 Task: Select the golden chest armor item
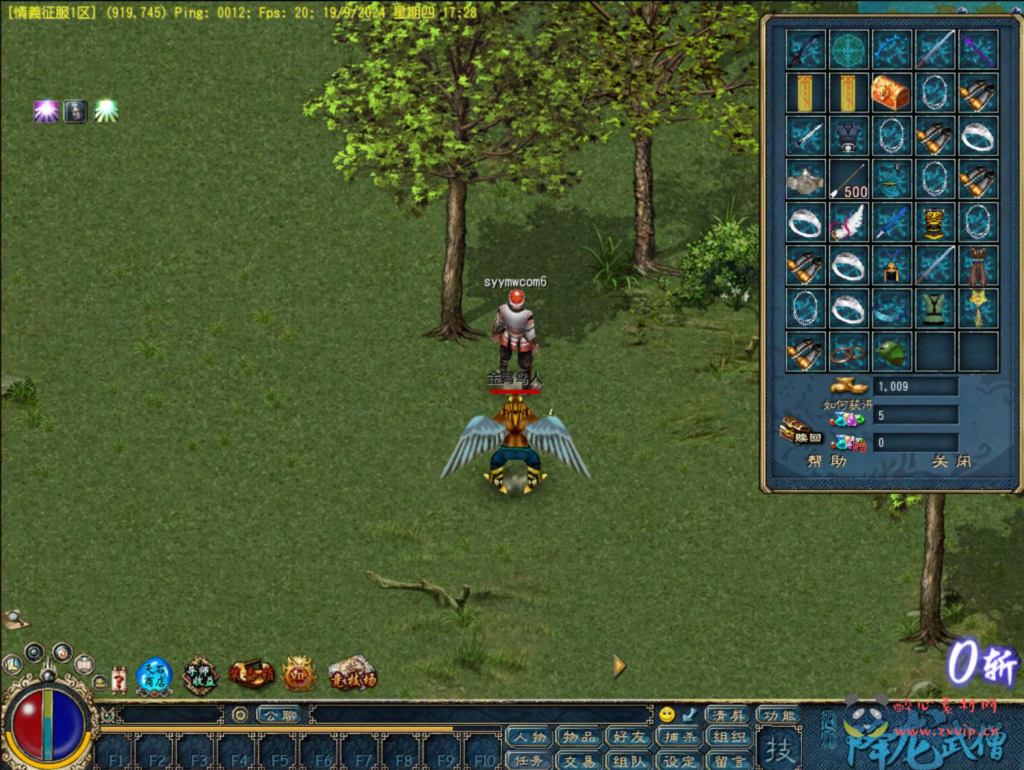[x=934, y=222]
